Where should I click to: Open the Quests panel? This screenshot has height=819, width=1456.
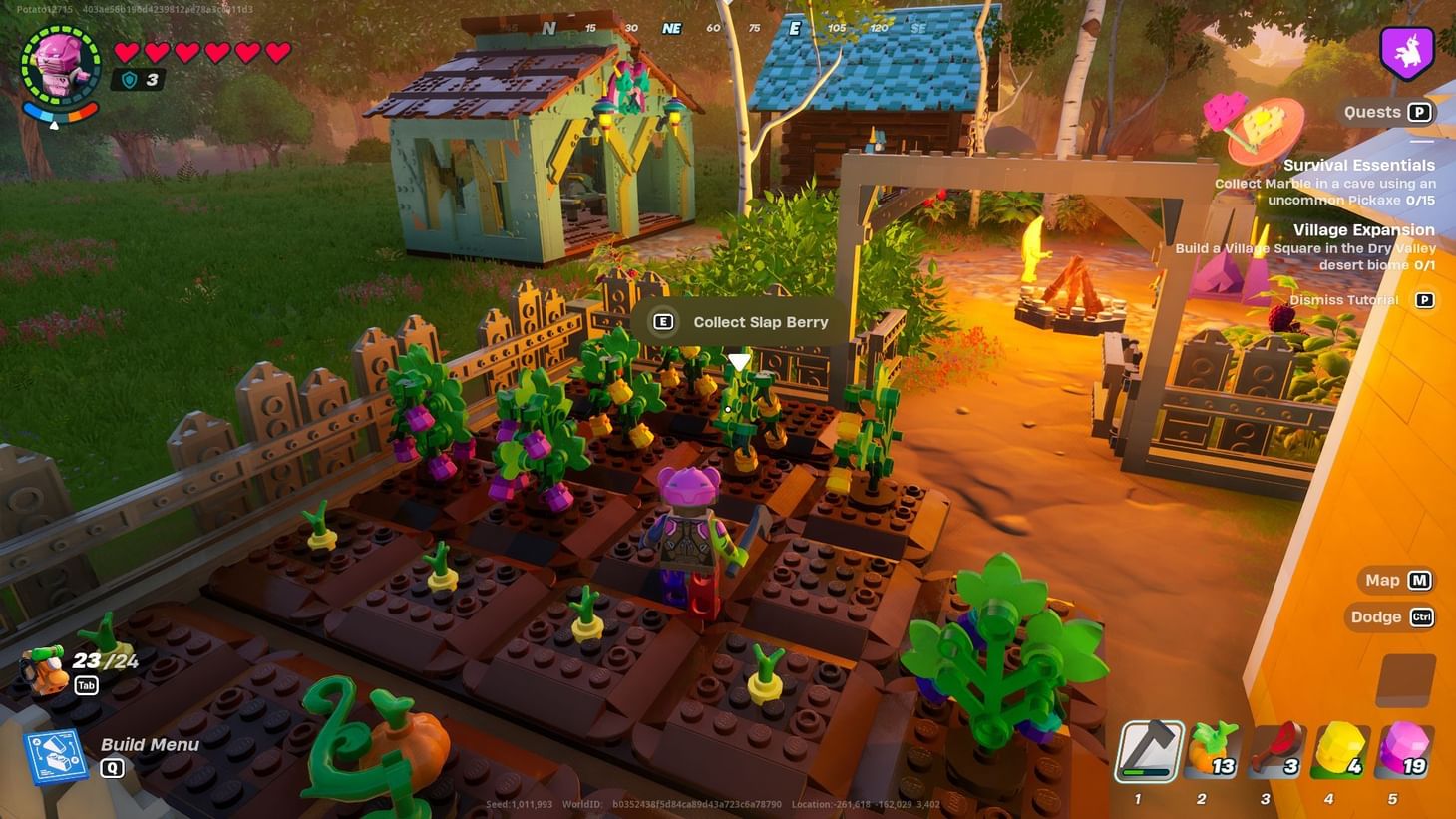(x=1386, y=112)
